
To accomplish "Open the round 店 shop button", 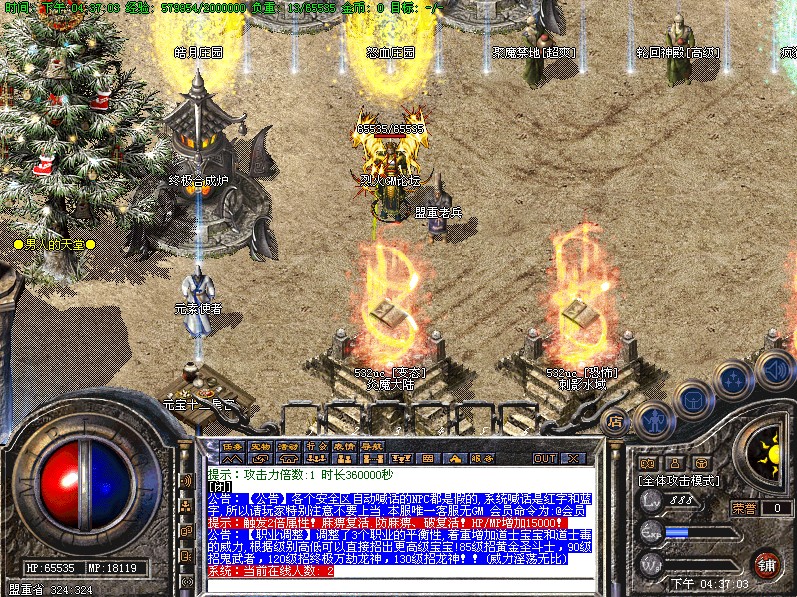I will (616, 421).
